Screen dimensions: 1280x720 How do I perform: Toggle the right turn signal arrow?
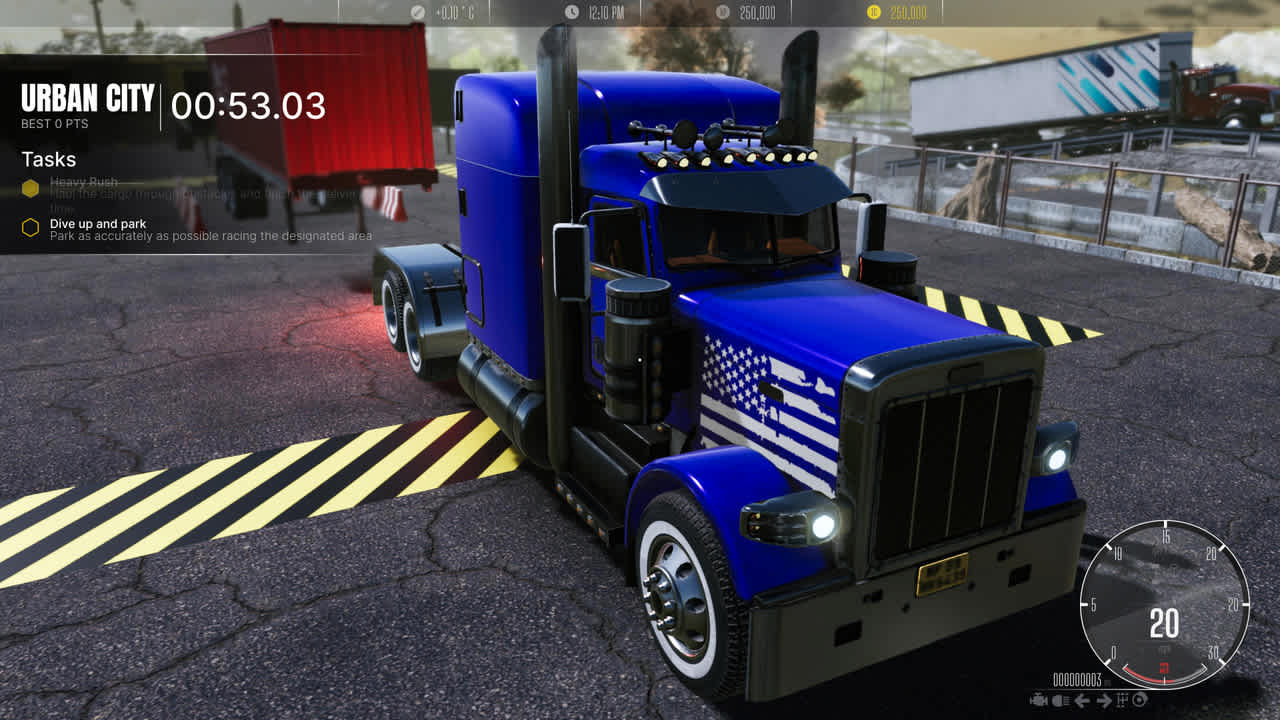point(1105,700)
